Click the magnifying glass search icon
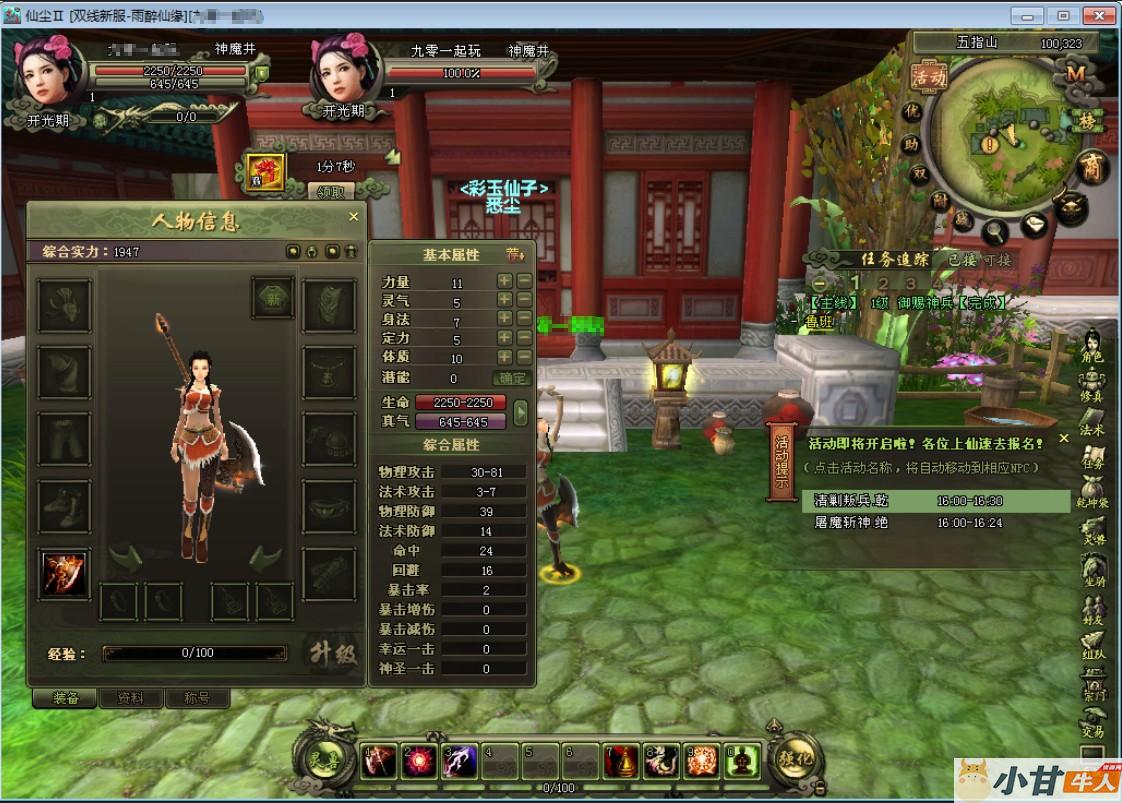The height and width of the screenshot is (803, 1122). click(995, 232)
